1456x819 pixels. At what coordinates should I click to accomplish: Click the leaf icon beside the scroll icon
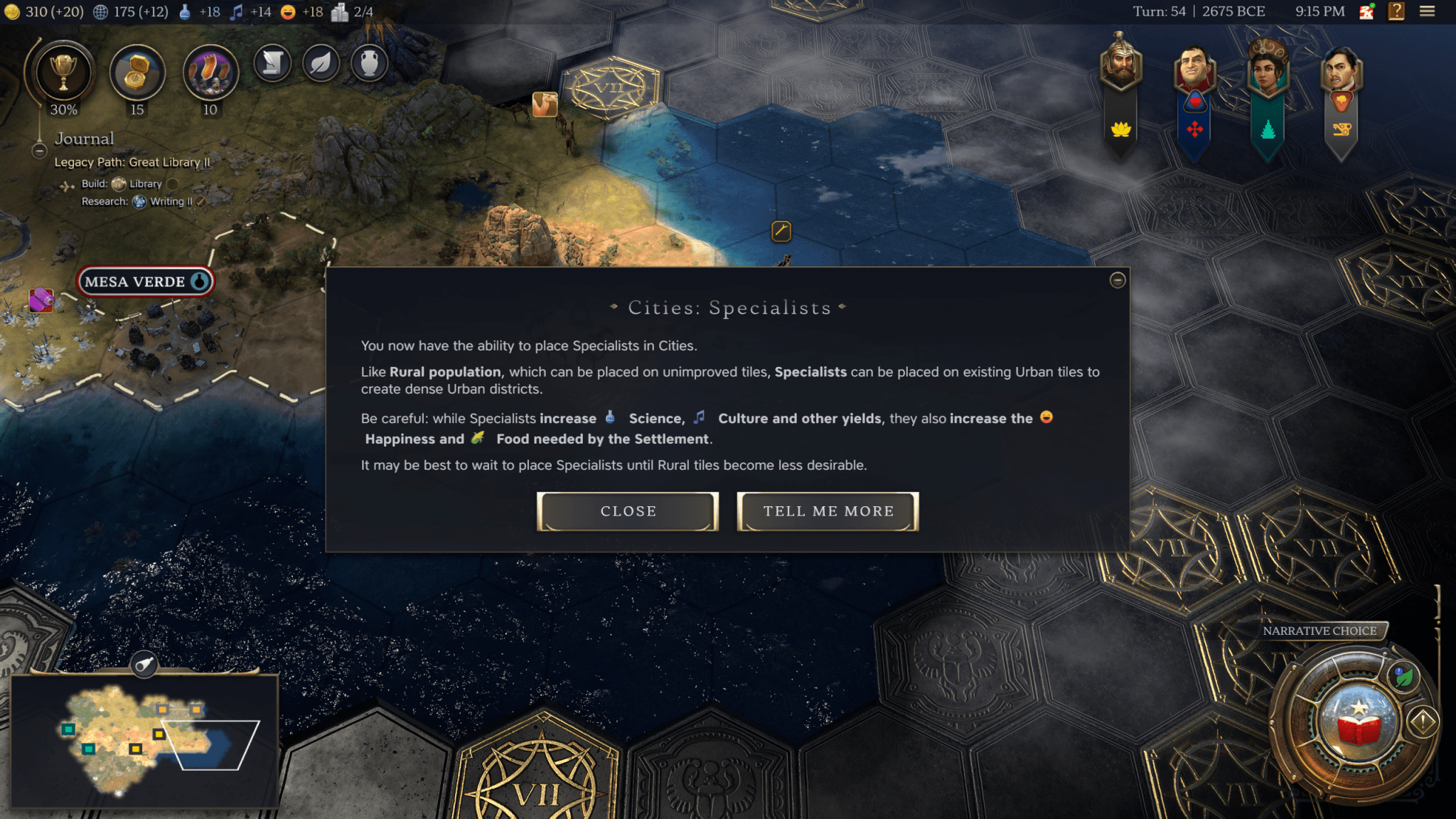point(321,63)
